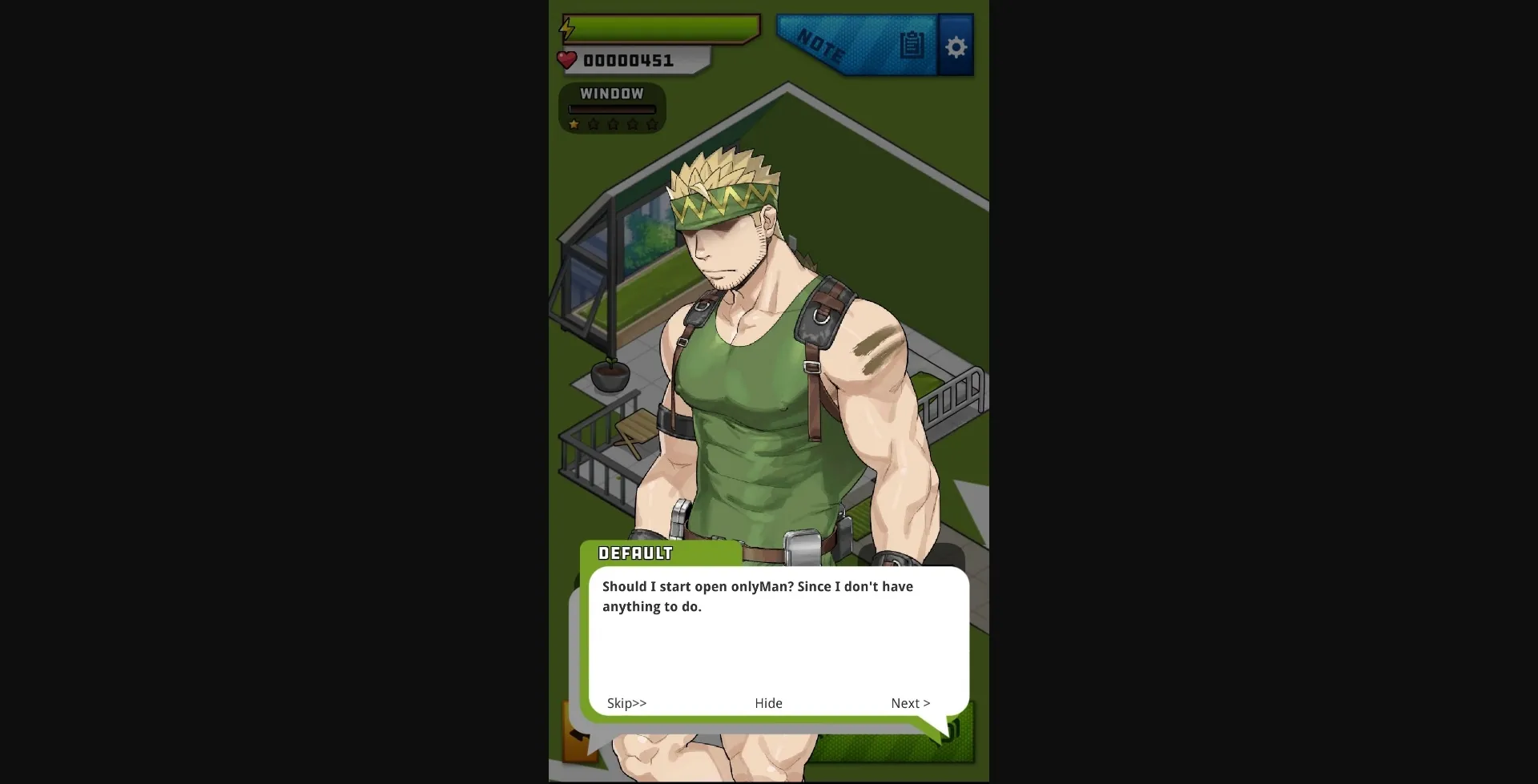Toggle the WINDOW status panel
Screen dimensions: 1538x784
coord(611,108)
